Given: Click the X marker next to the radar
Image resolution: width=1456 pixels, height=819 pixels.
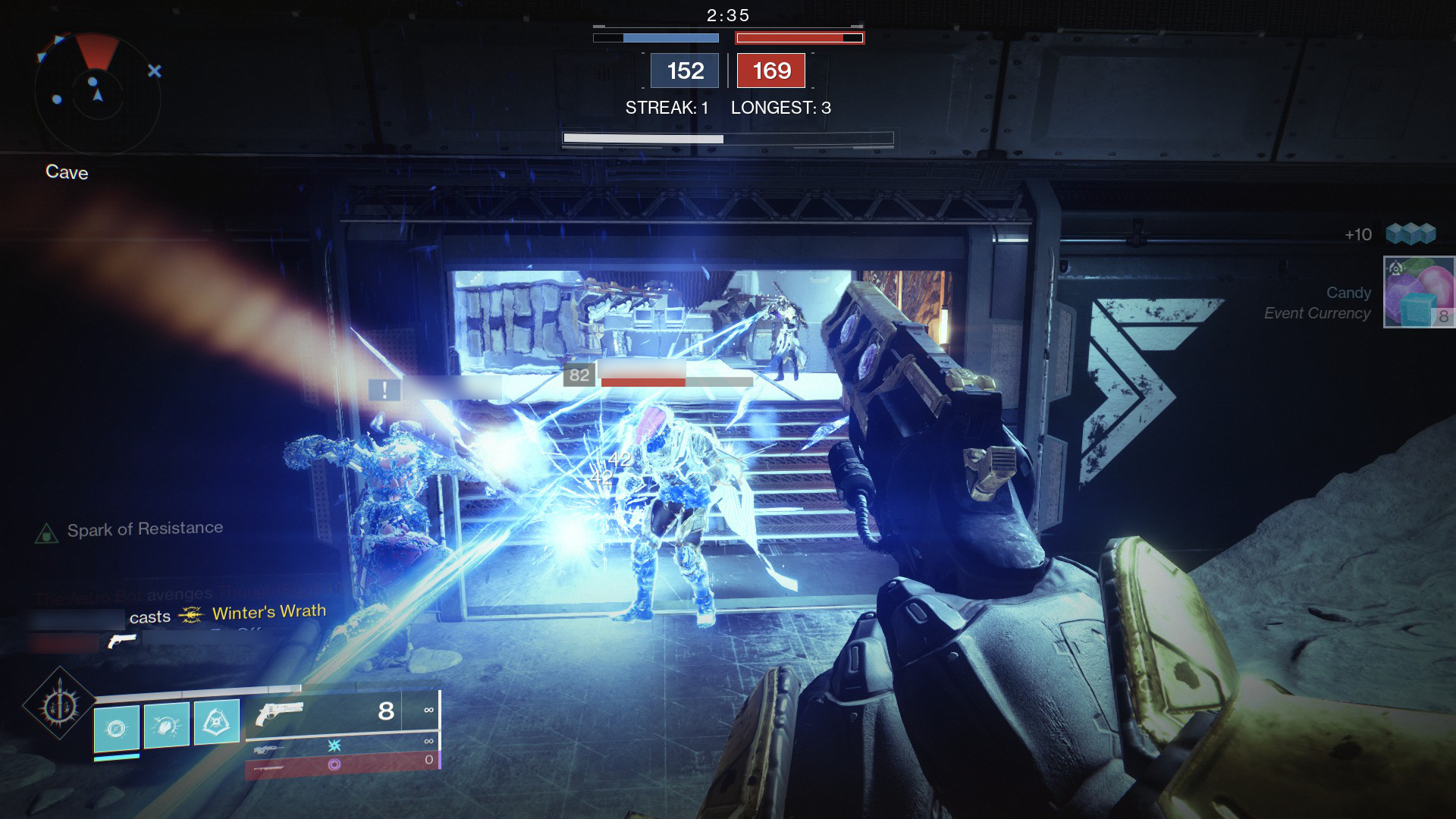Looking at the screenshot, I should click(x=155, y=71).
